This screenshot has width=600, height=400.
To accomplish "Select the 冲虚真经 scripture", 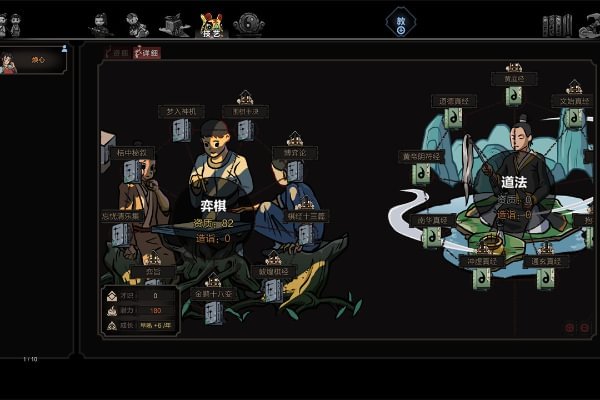I will pyautogui.click(x=482, y=278).
